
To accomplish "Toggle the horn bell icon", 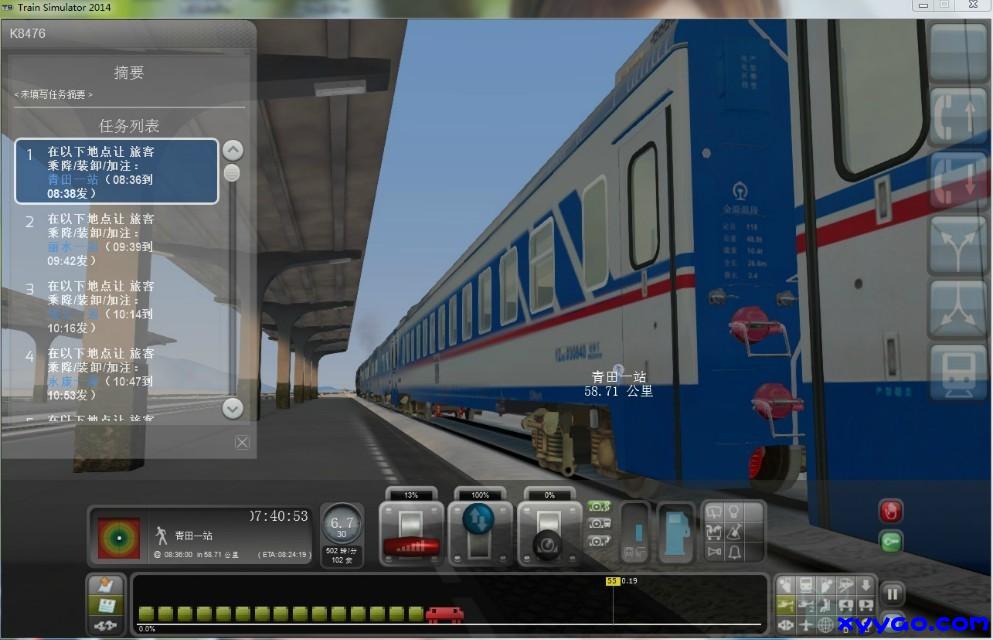I will coord(735,552).
